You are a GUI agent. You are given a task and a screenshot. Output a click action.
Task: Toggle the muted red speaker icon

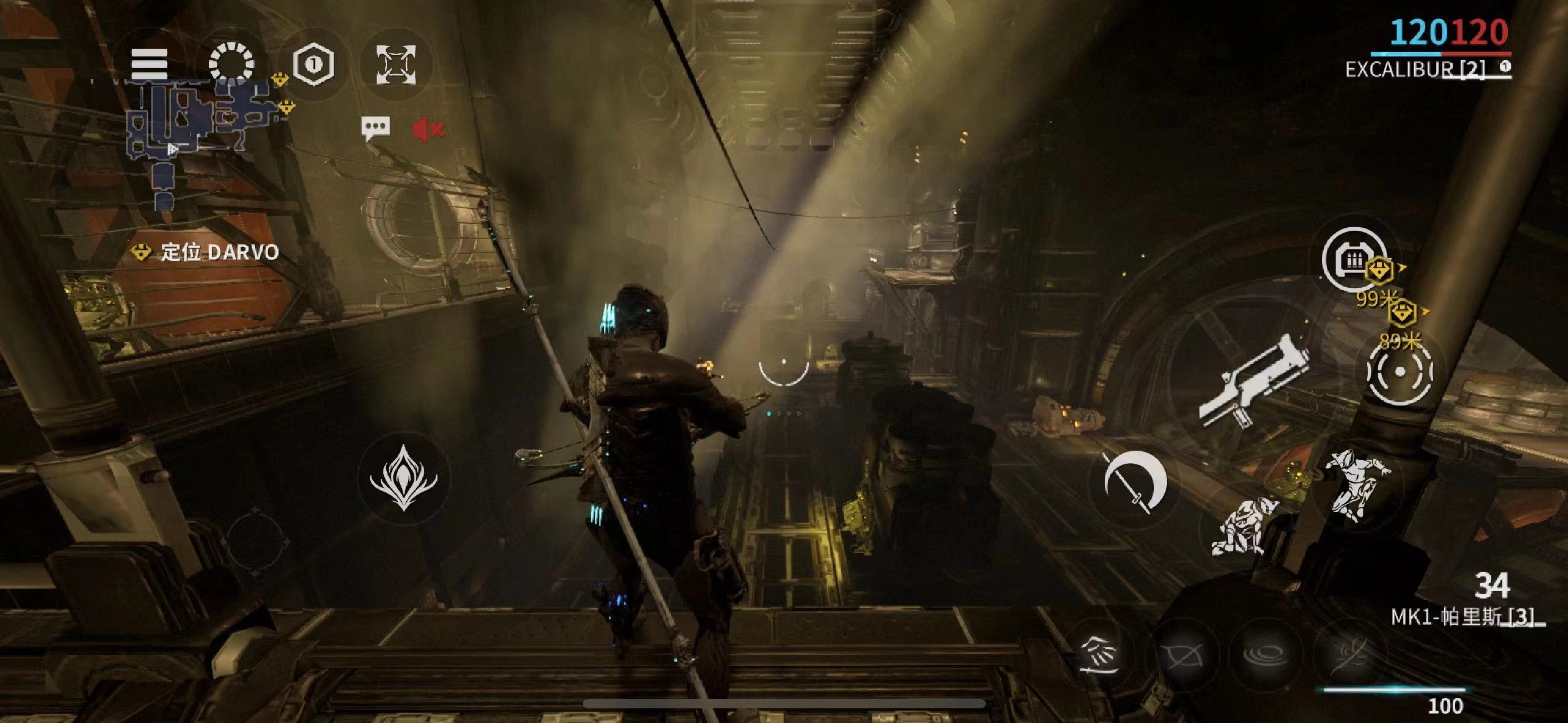pyautogui.click(x=428, y=129)
